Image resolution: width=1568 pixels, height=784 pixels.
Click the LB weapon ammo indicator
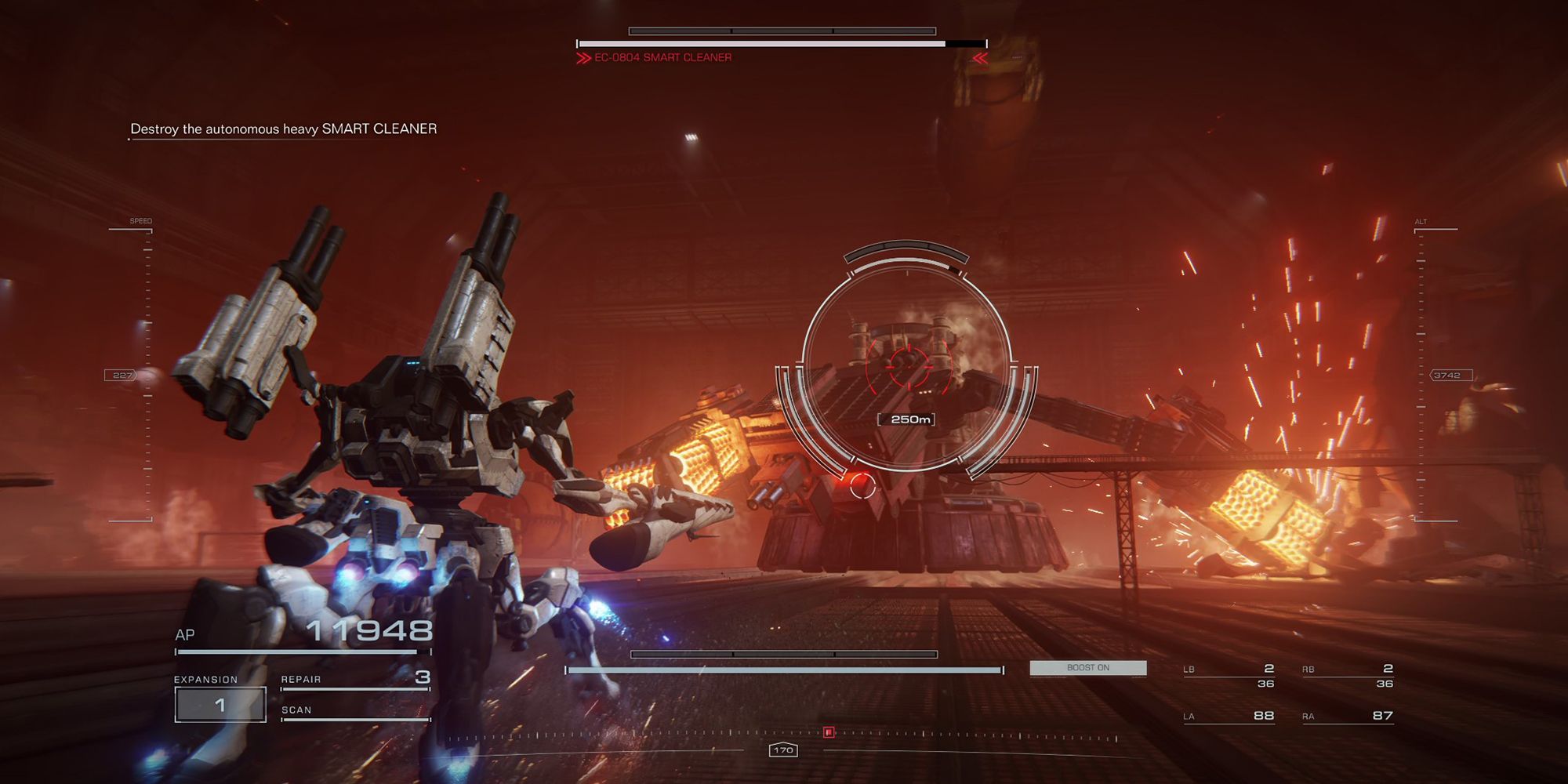(x=1231, y=673)
